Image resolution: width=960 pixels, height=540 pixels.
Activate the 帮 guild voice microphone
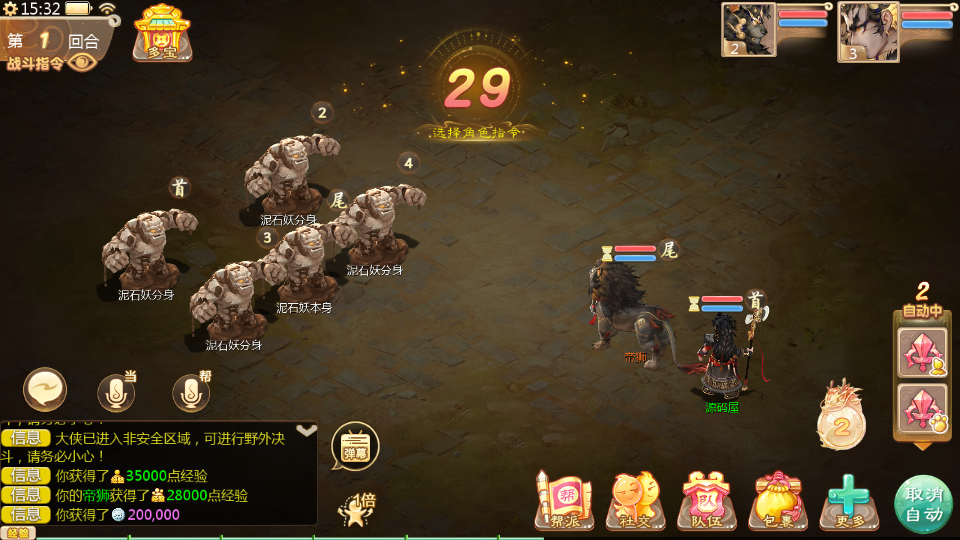[191, 393]
